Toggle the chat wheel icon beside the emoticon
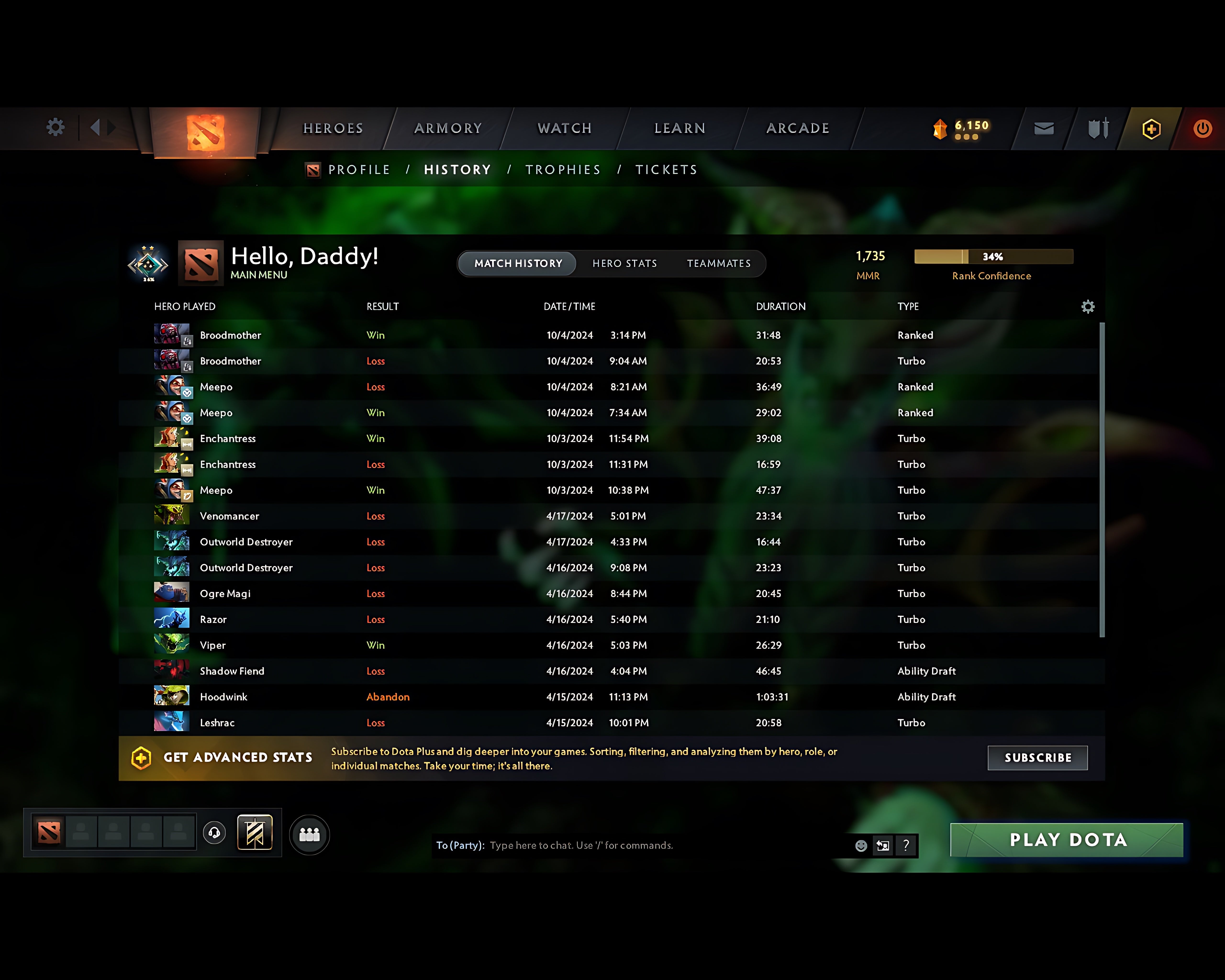Screen dimensions: 1225x980 882,845
